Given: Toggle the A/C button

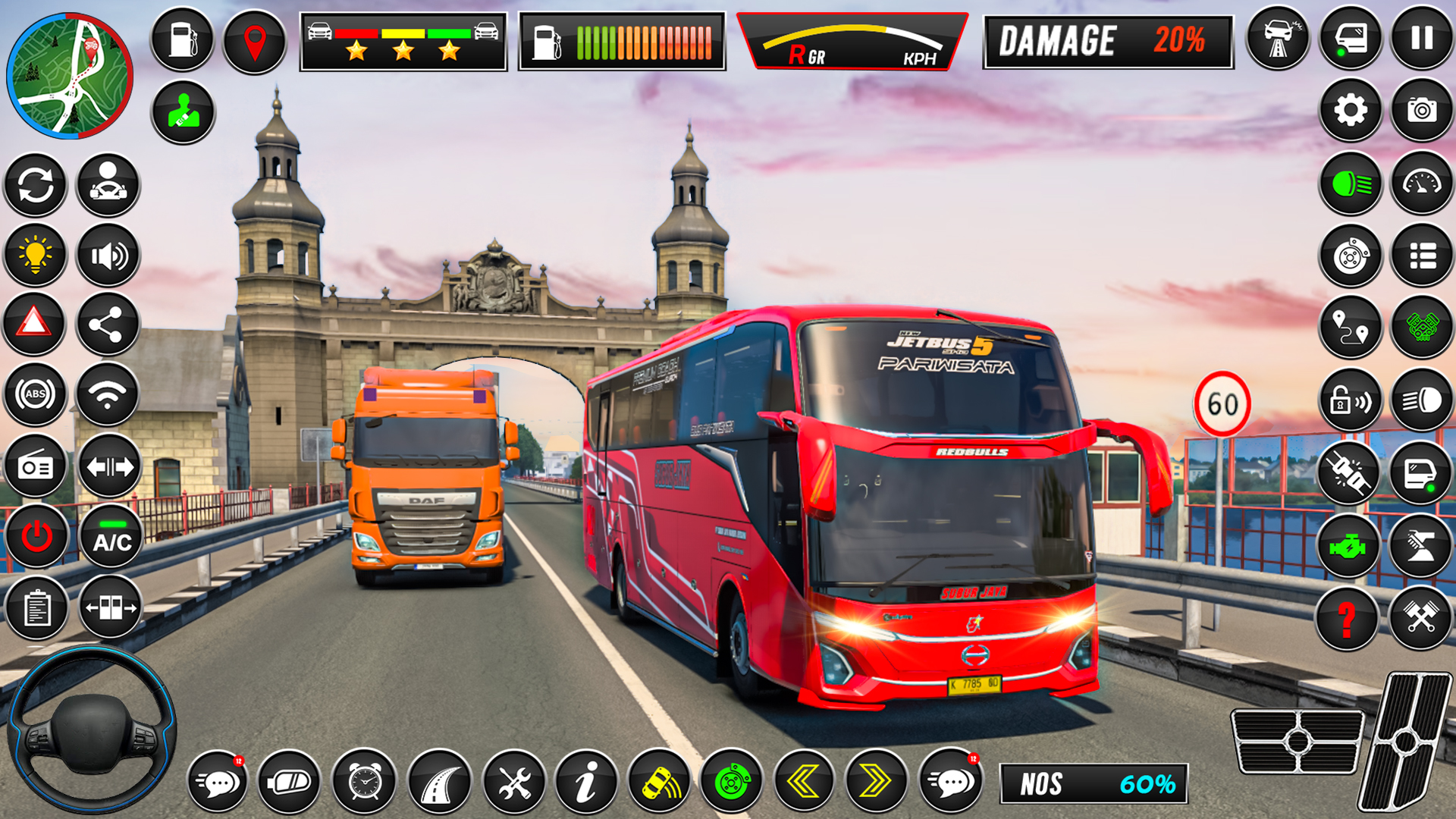Looking at the screenshot, I should coord(111,537).
